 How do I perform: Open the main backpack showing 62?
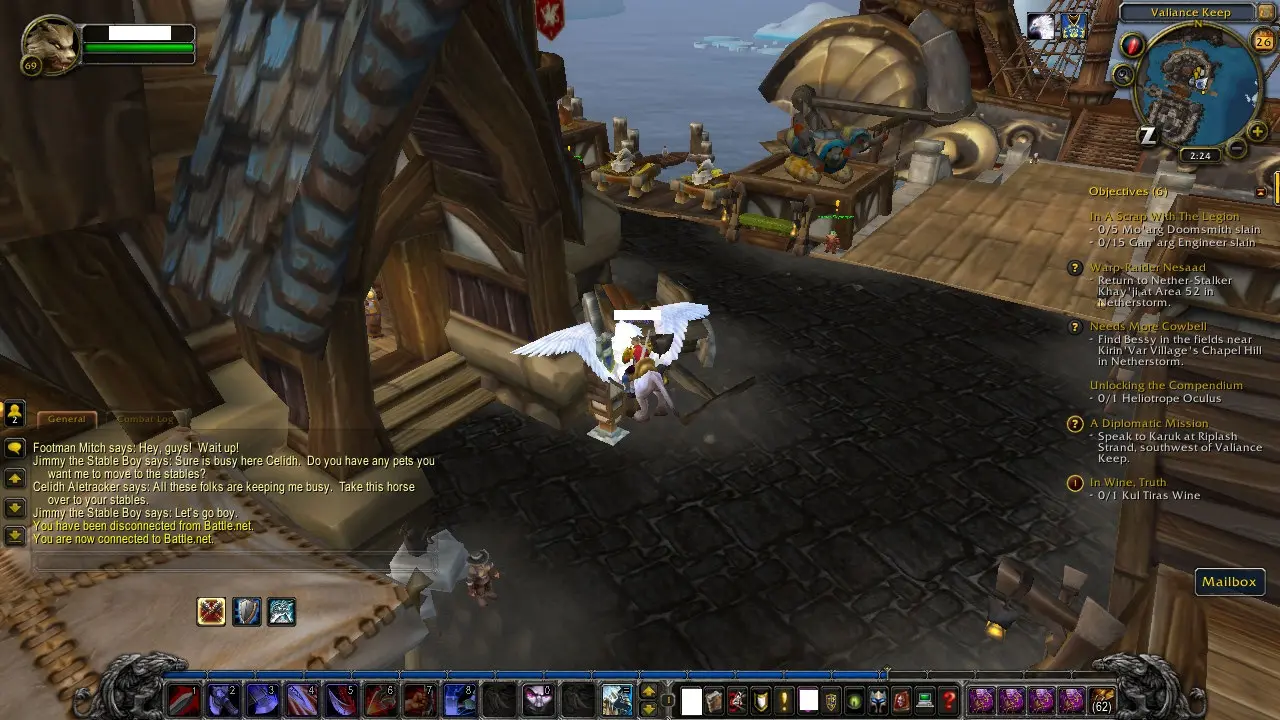point(1101,700)
